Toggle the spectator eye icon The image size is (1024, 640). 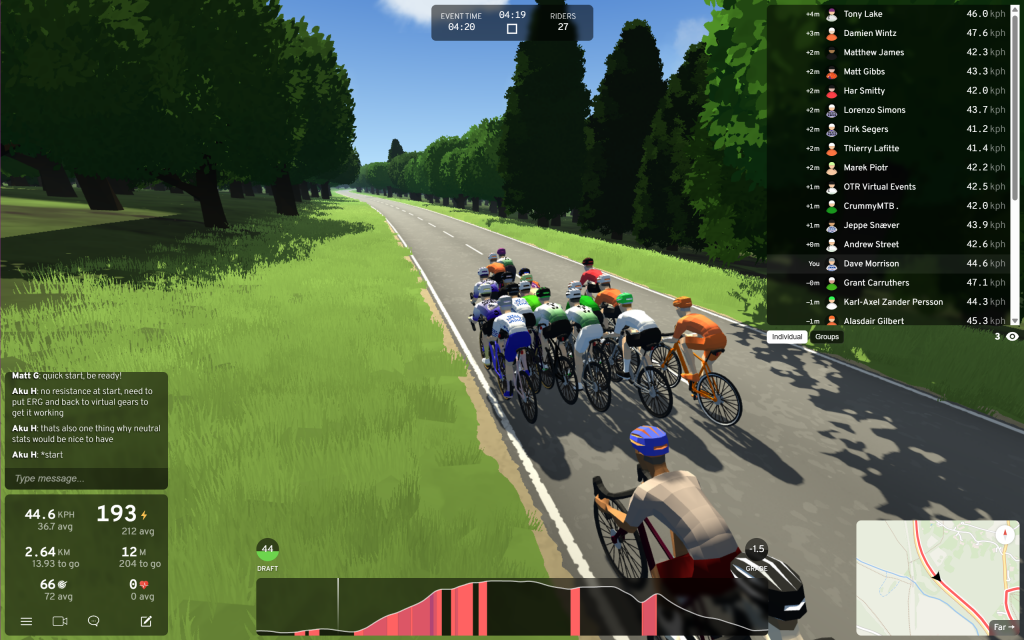click(1012, 337)
